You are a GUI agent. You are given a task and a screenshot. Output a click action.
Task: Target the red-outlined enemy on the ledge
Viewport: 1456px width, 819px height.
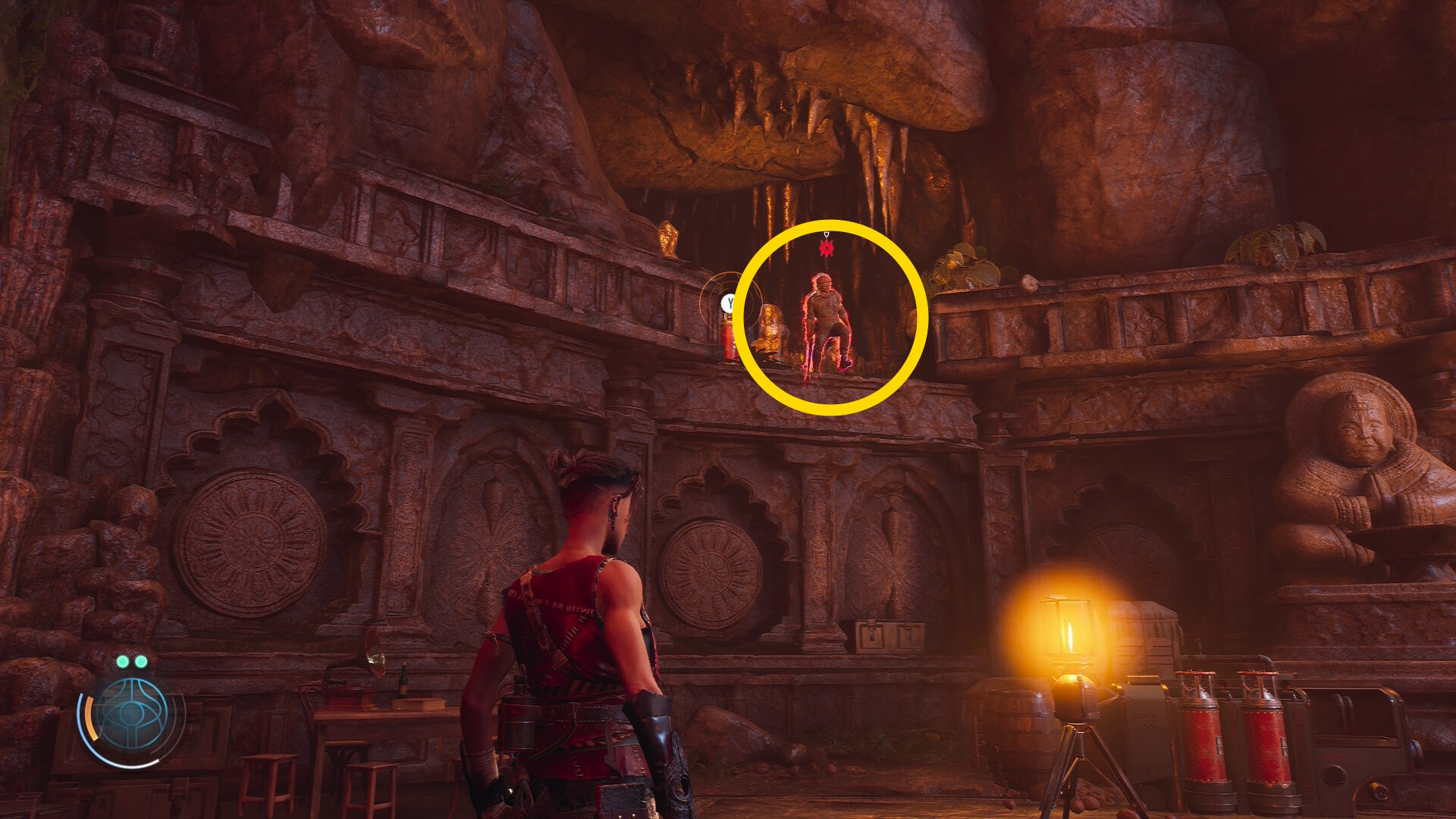click(x=827, y=325)
